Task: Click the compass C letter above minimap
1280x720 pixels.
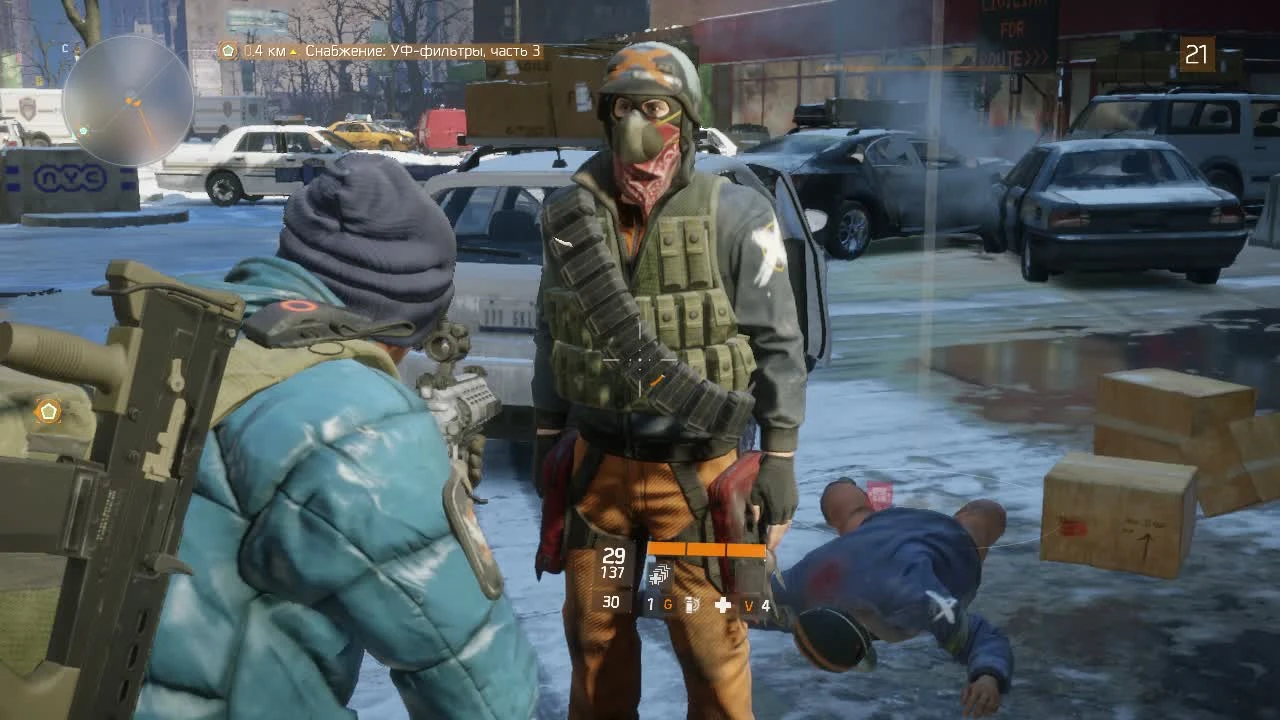Action: pos(65,48)
